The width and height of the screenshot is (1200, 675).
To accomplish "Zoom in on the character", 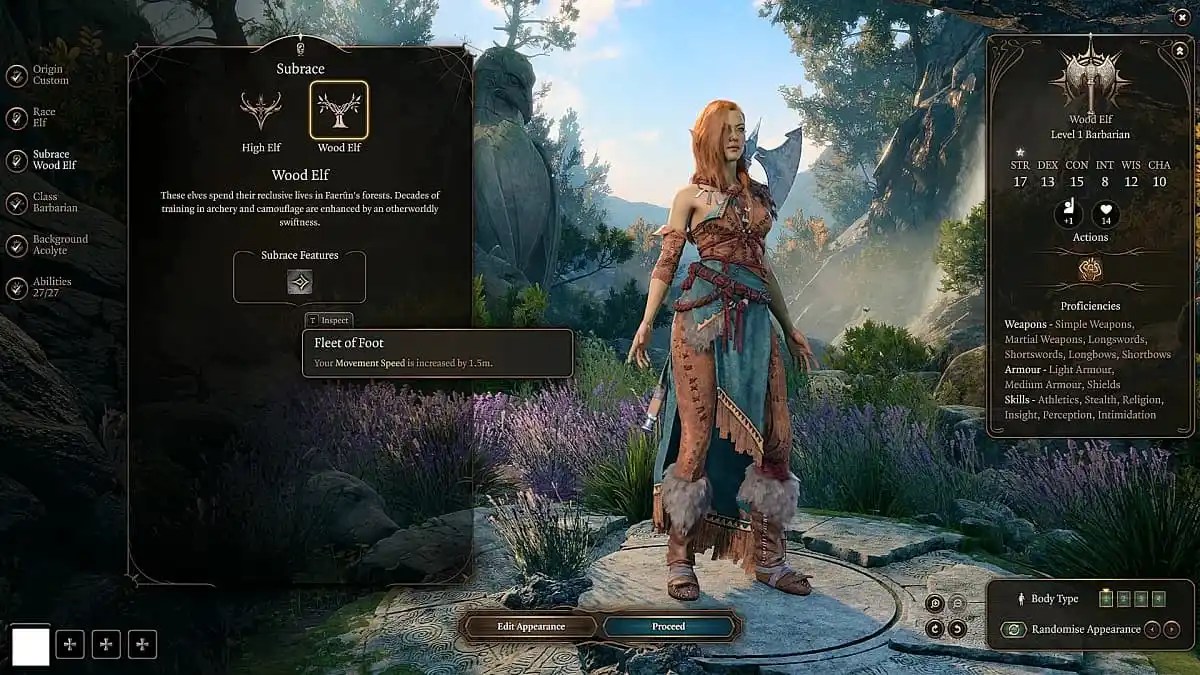I will [x=934, y=603].
